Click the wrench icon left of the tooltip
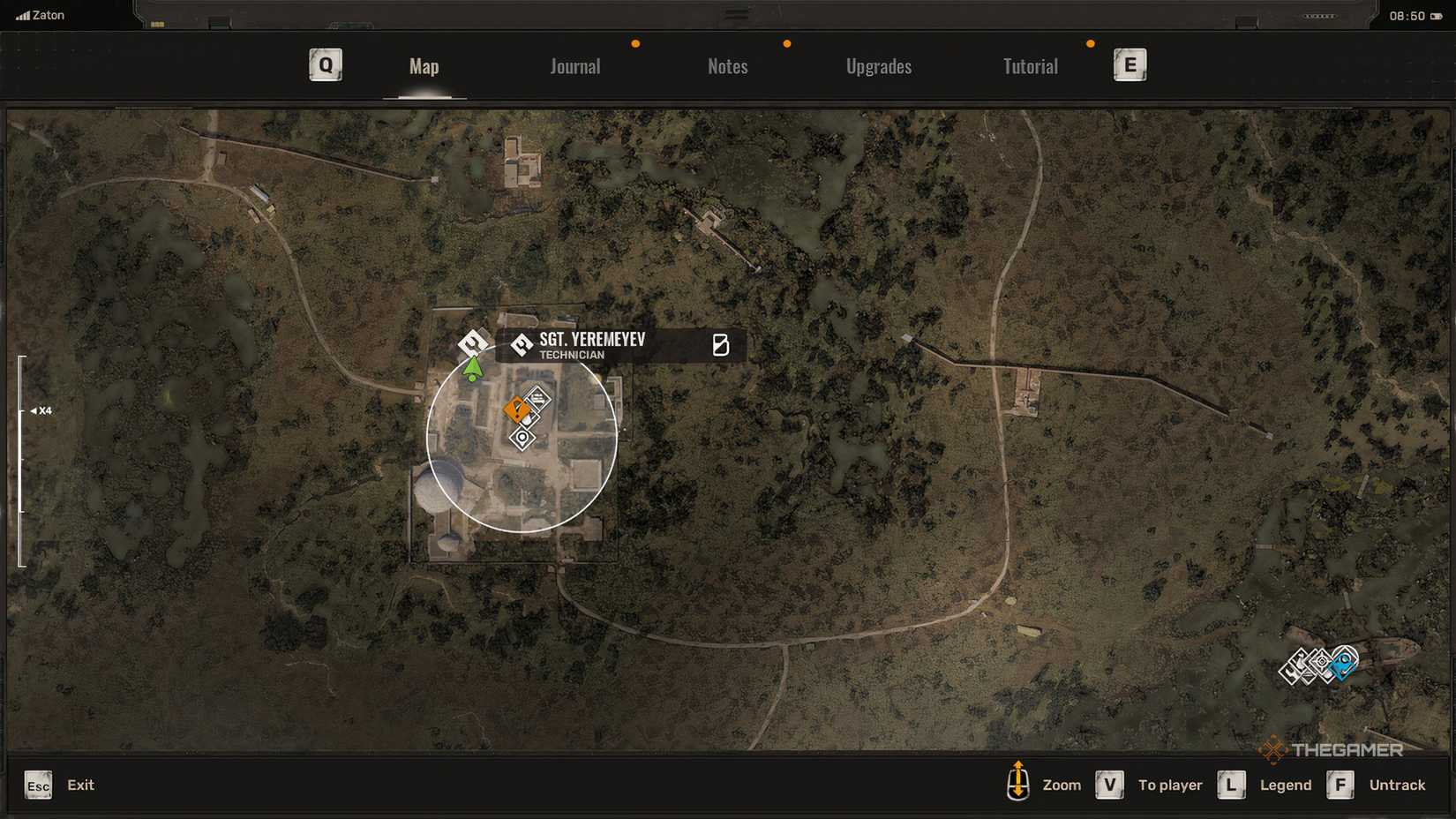Viewport: 1456px width, 819px height. point(472,344)
